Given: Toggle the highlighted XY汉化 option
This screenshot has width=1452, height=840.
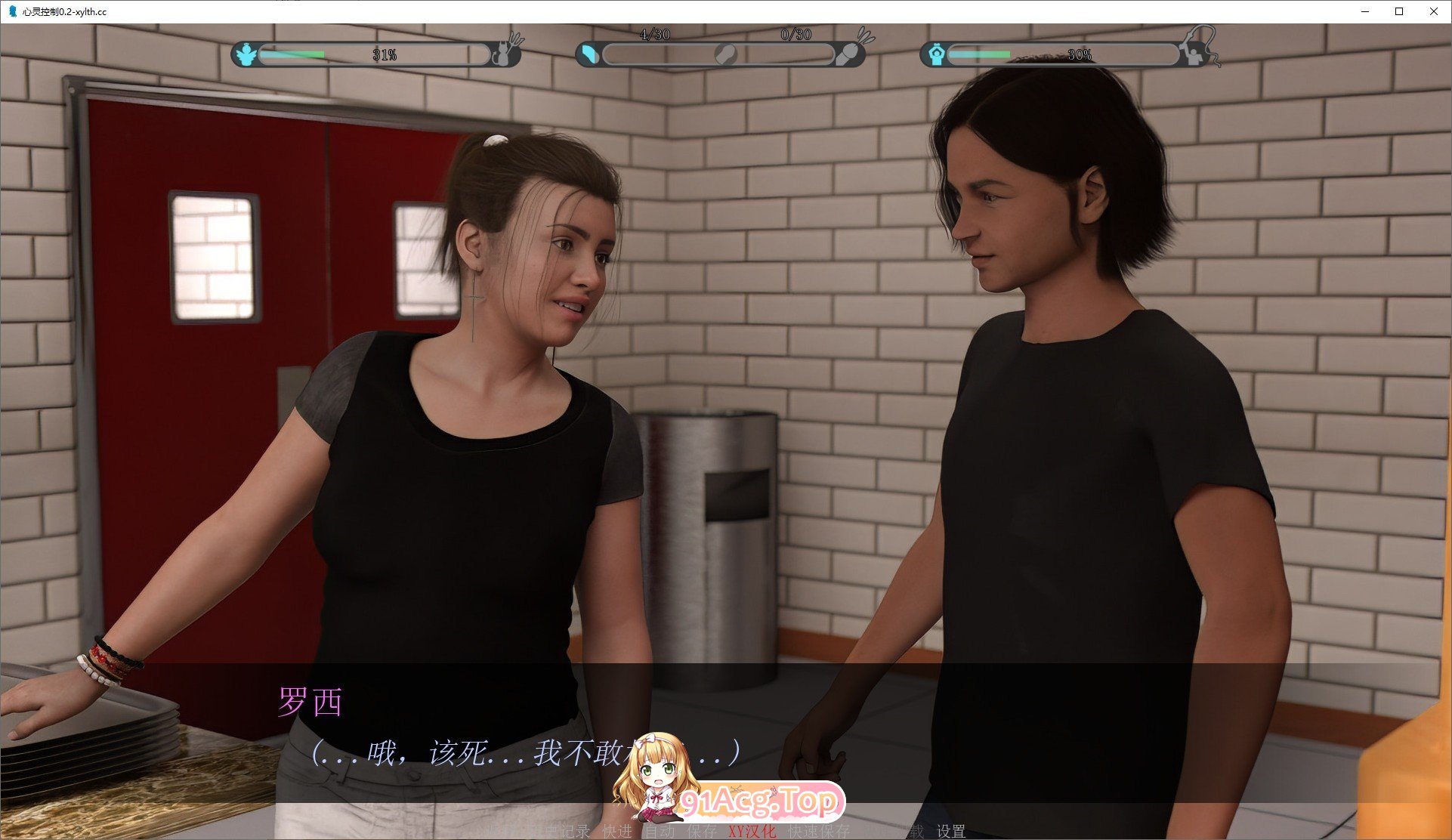Looking at the screenshot, I should 752,831.
